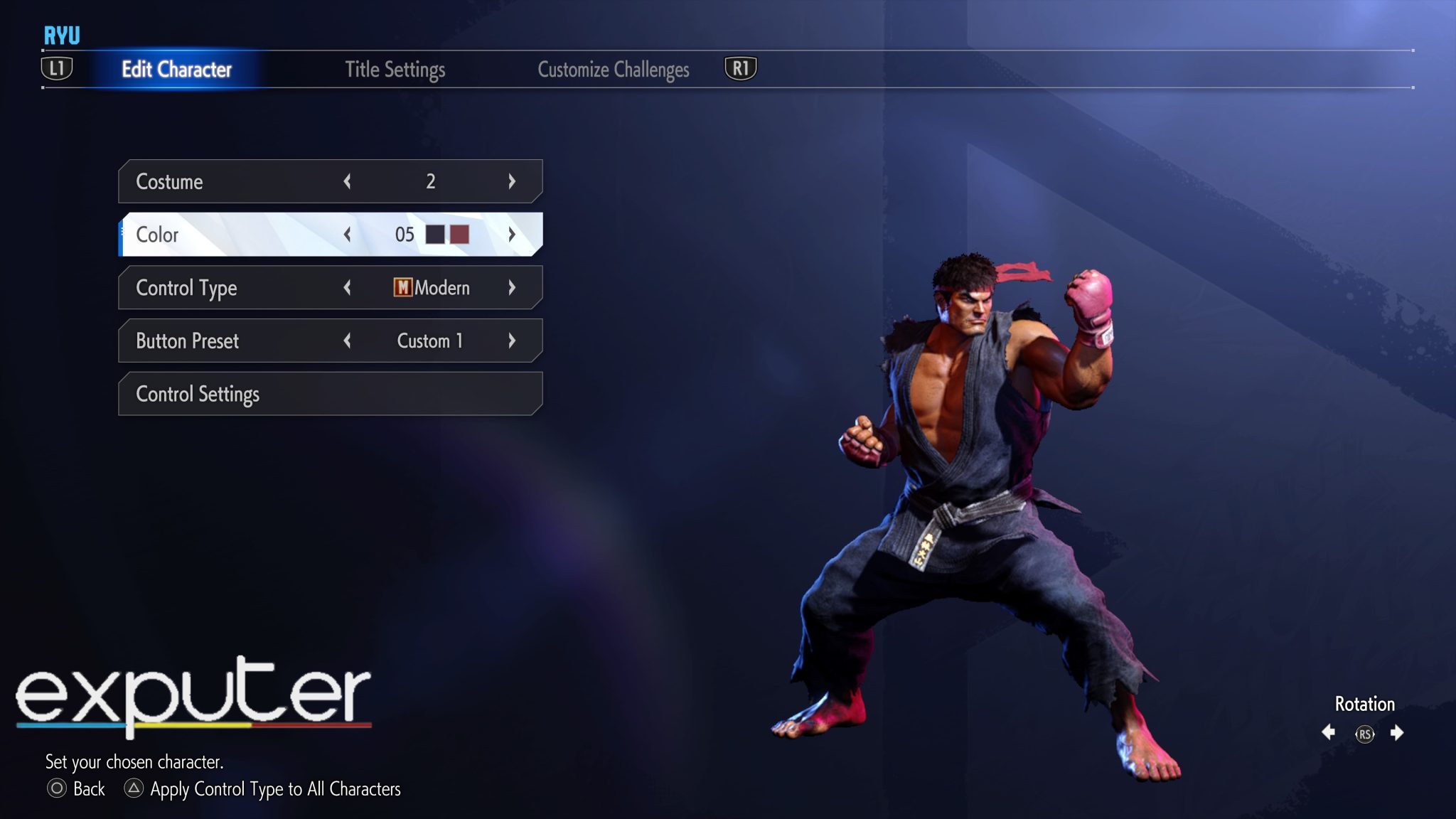Open the Customize Challenges tab
1456x819 pixels.
coord(614,70)
